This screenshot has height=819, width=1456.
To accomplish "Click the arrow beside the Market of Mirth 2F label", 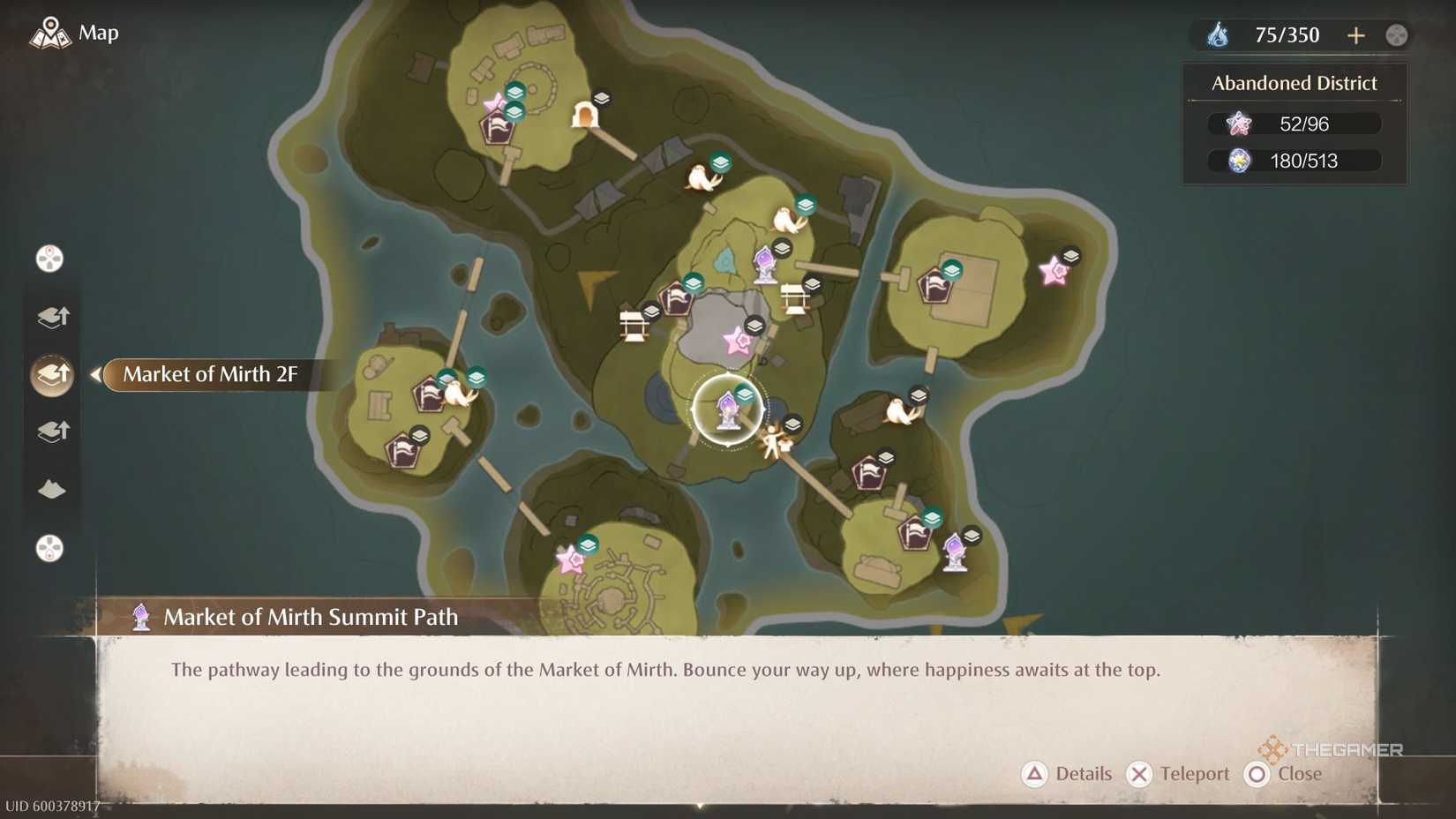I will coord(95,374).
